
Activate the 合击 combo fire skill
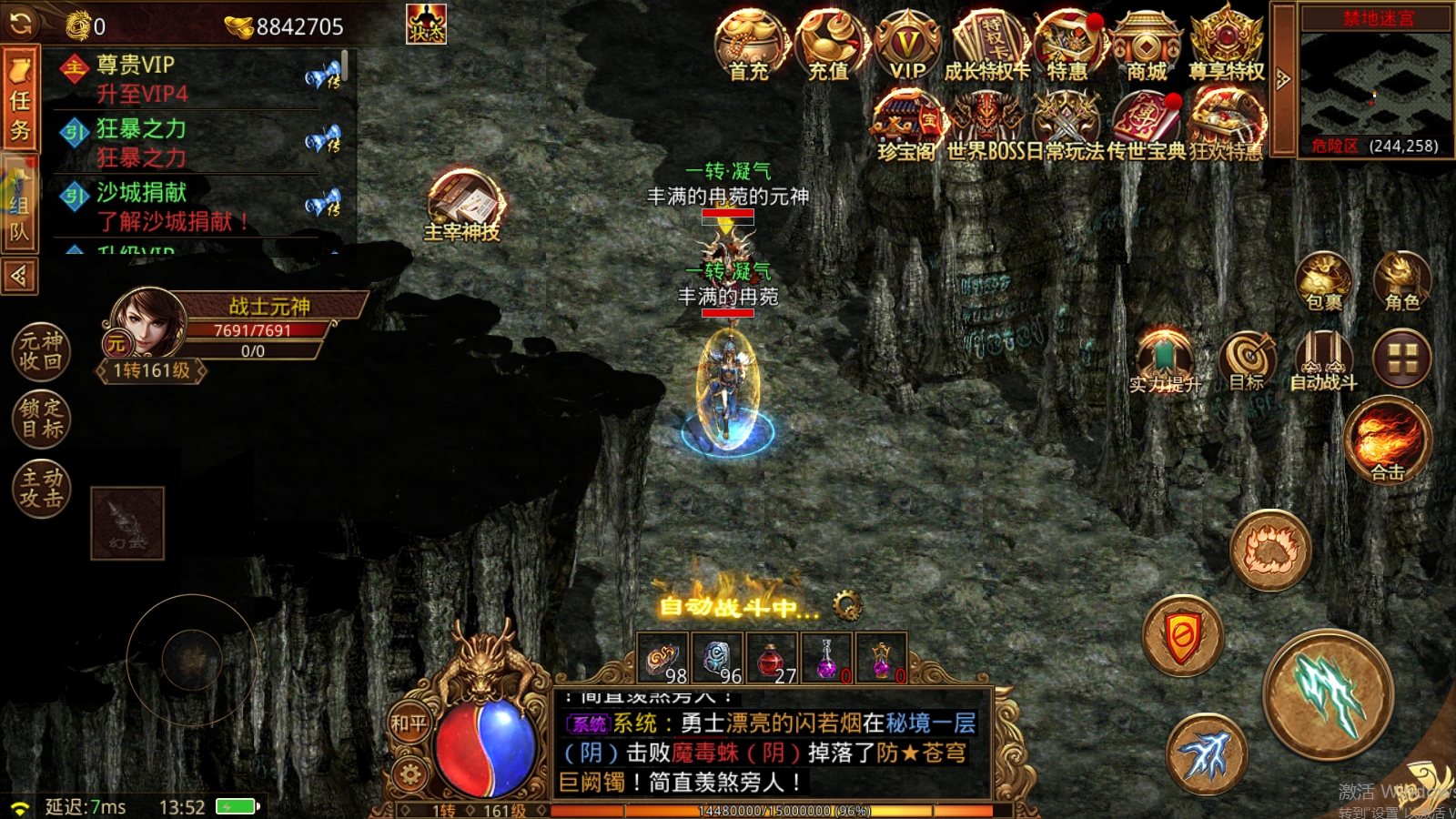tap(1387, 440)
